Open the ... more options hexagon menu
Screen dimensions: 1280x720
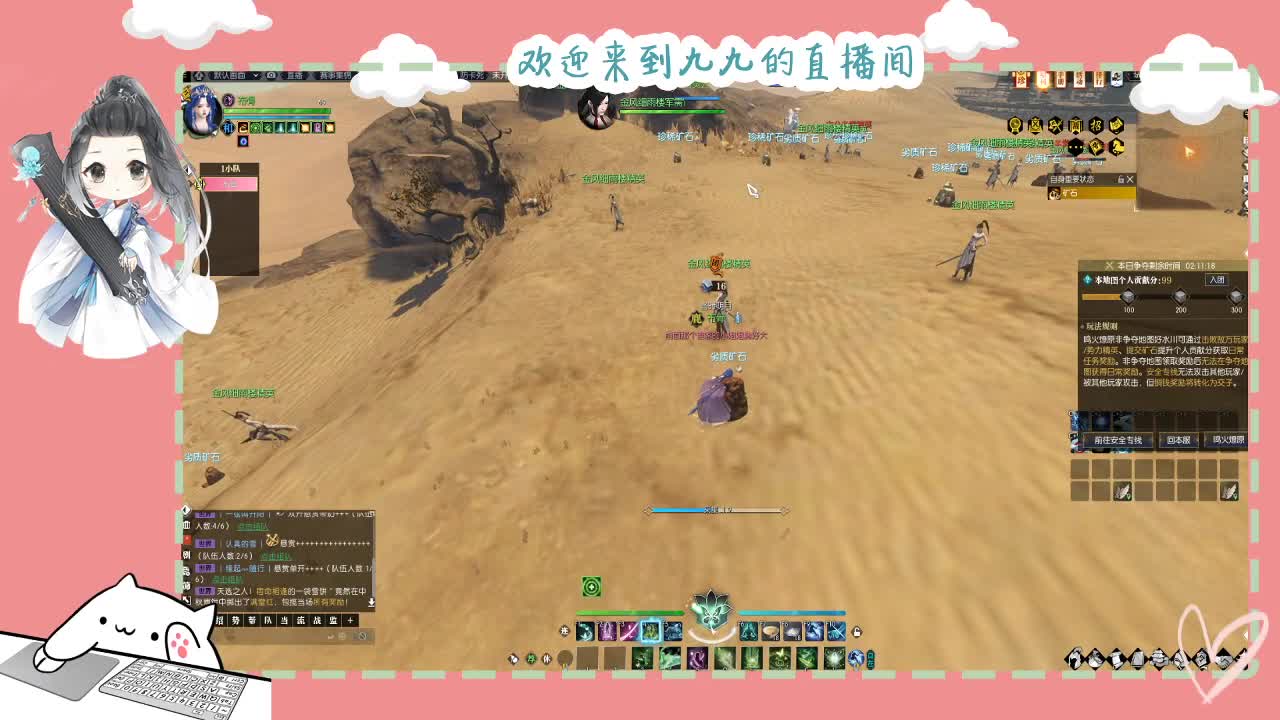1075,147
